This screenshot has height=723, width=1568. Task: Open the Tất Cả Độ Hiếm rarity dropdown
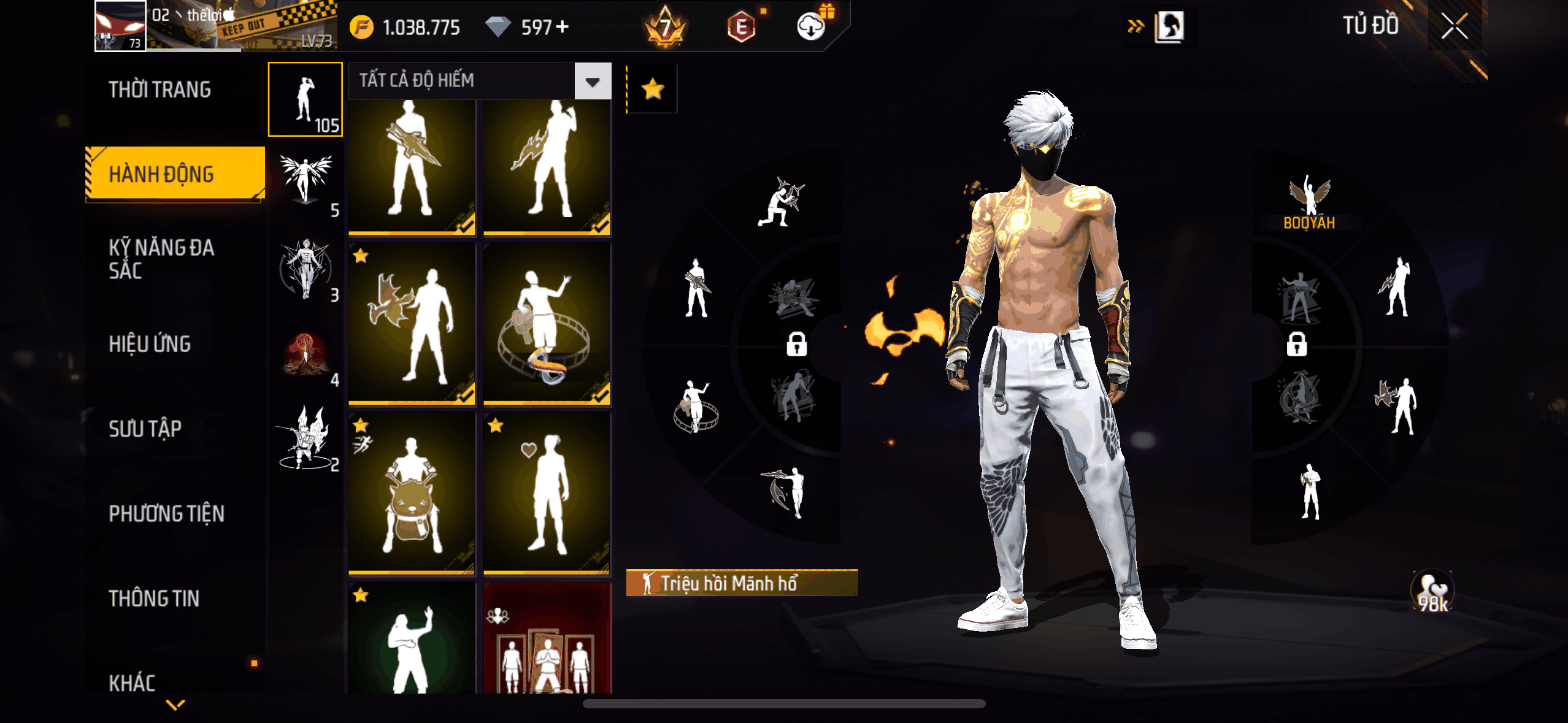[592, 81]
